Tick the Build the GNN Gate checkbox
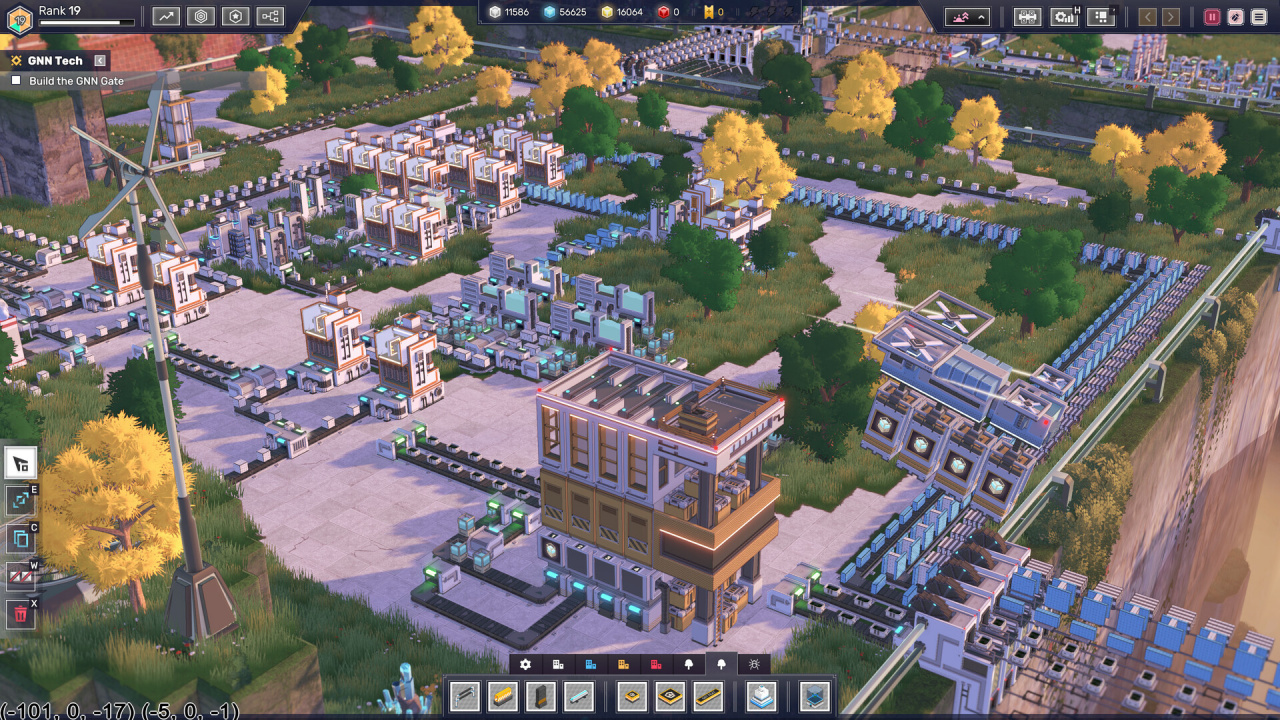 16,81
